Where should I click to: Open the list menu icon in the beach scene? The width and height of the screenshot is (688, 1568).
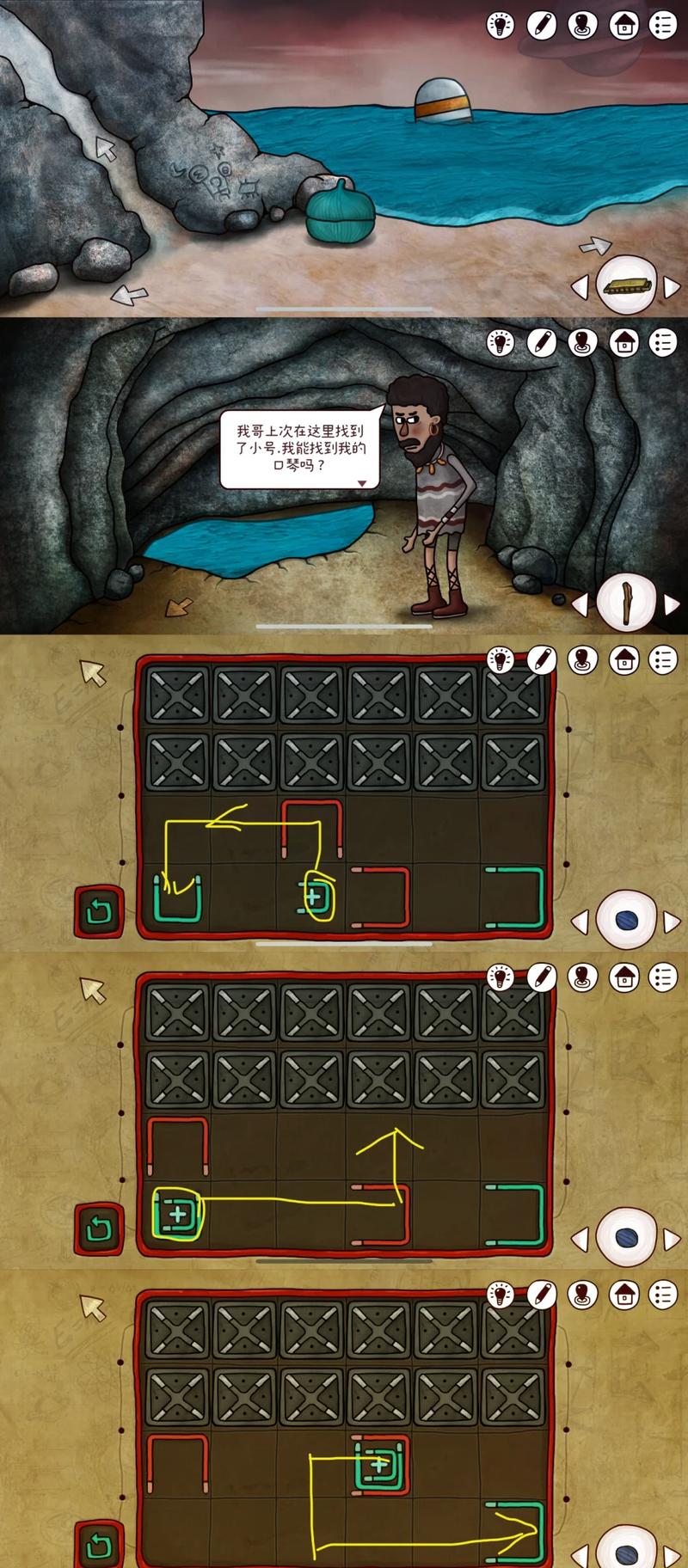664,26
